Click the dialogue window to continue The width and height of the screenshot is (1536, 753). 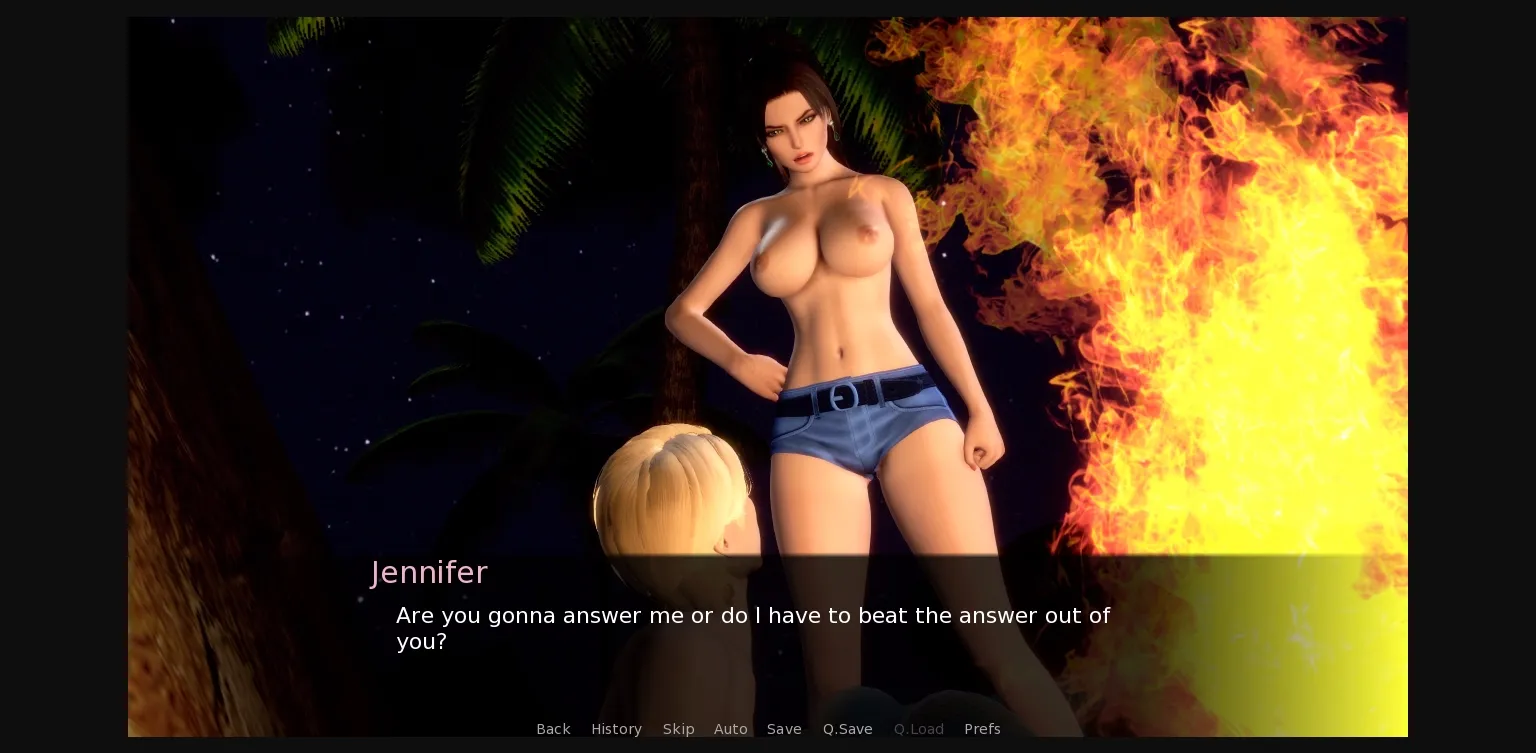(x=753, y=628)
